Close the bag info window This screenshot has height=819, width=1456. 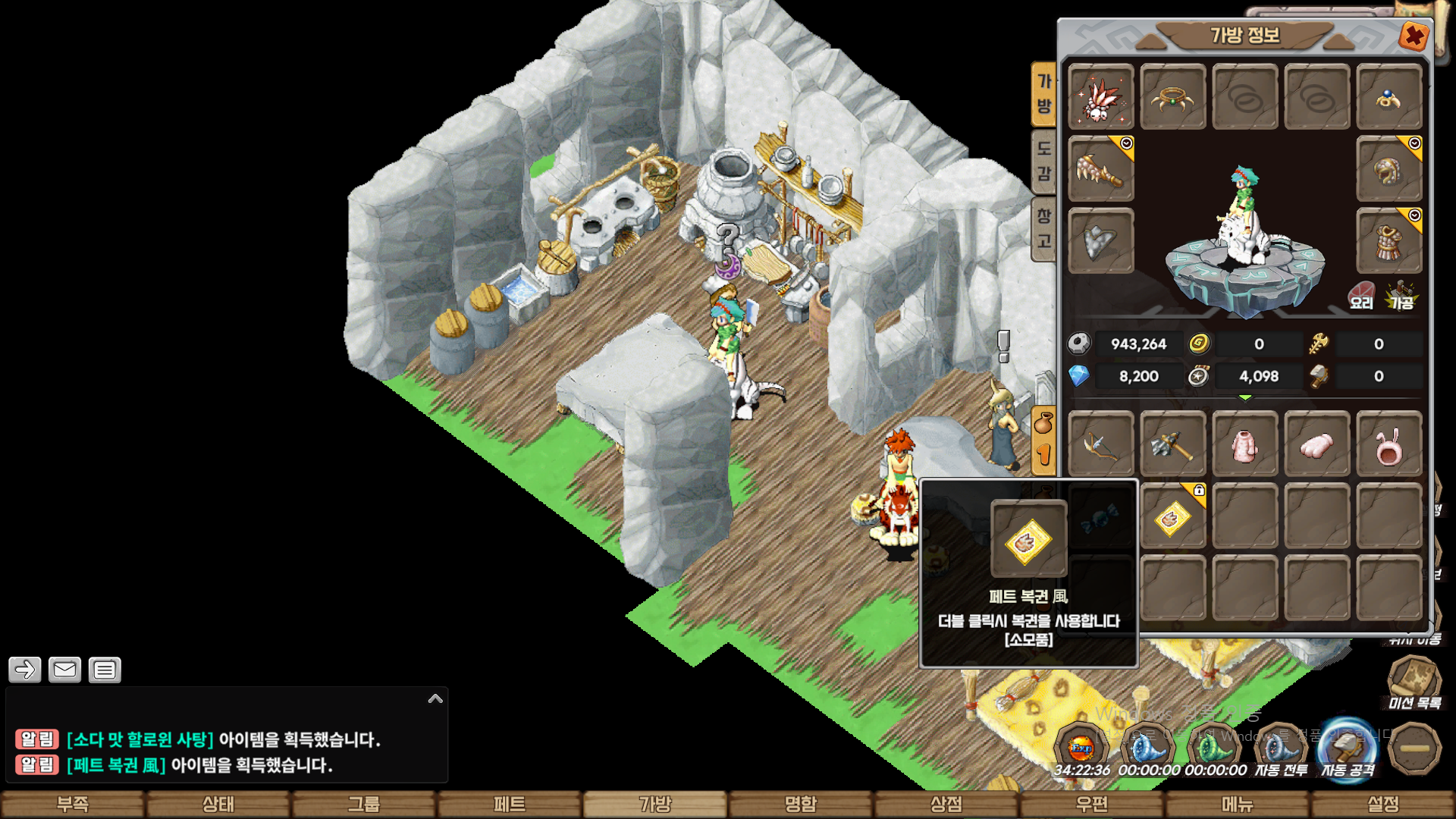click(x=1414, y=36)
